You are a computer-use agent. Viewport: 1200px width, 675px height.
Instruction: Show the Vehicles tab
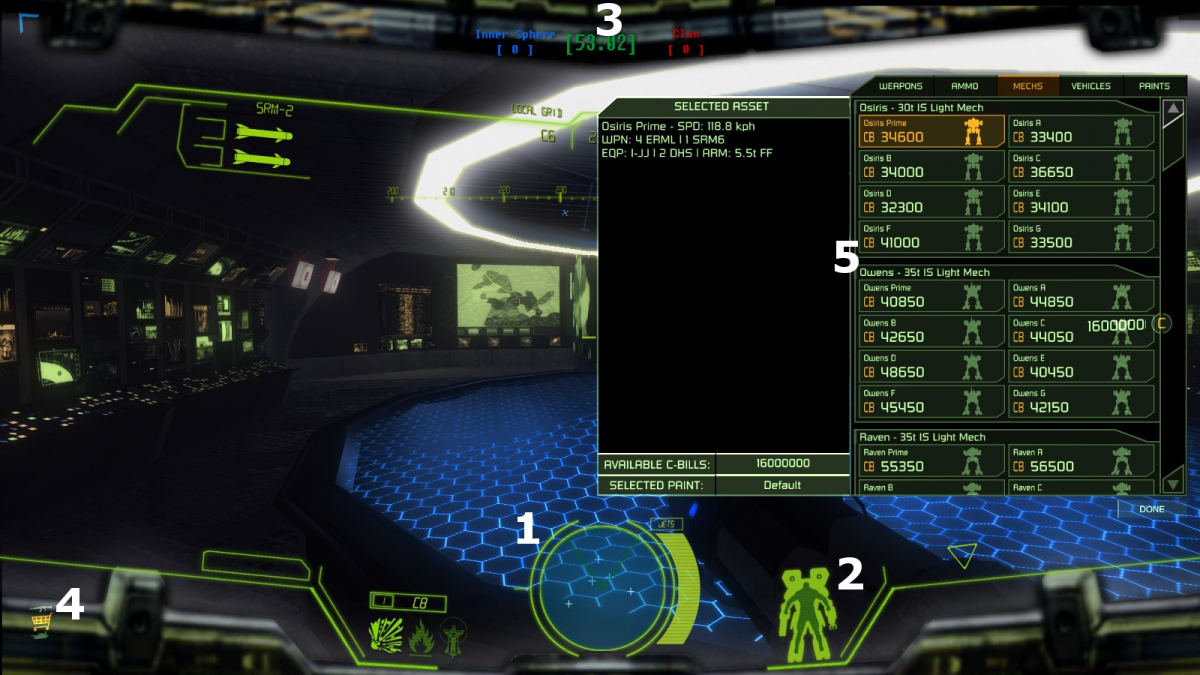click(1091, 86)
